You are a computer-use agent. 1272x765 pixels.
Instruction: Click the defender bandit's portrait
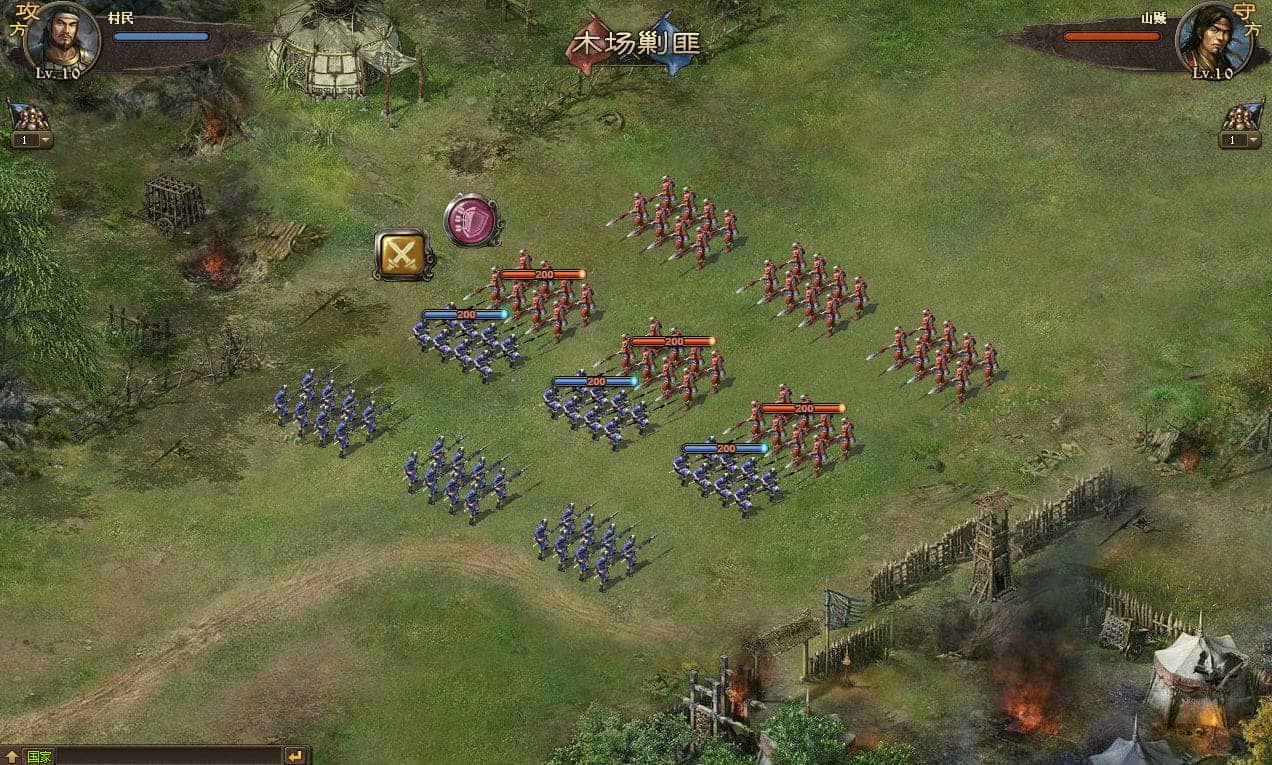(1212, 38)
